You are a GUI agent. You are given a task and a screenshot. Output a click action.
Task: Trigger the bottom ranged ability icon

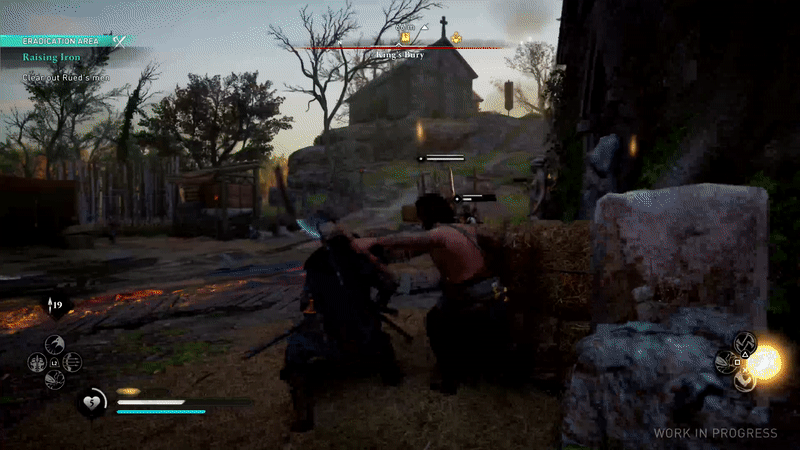(x=56, y=379)
